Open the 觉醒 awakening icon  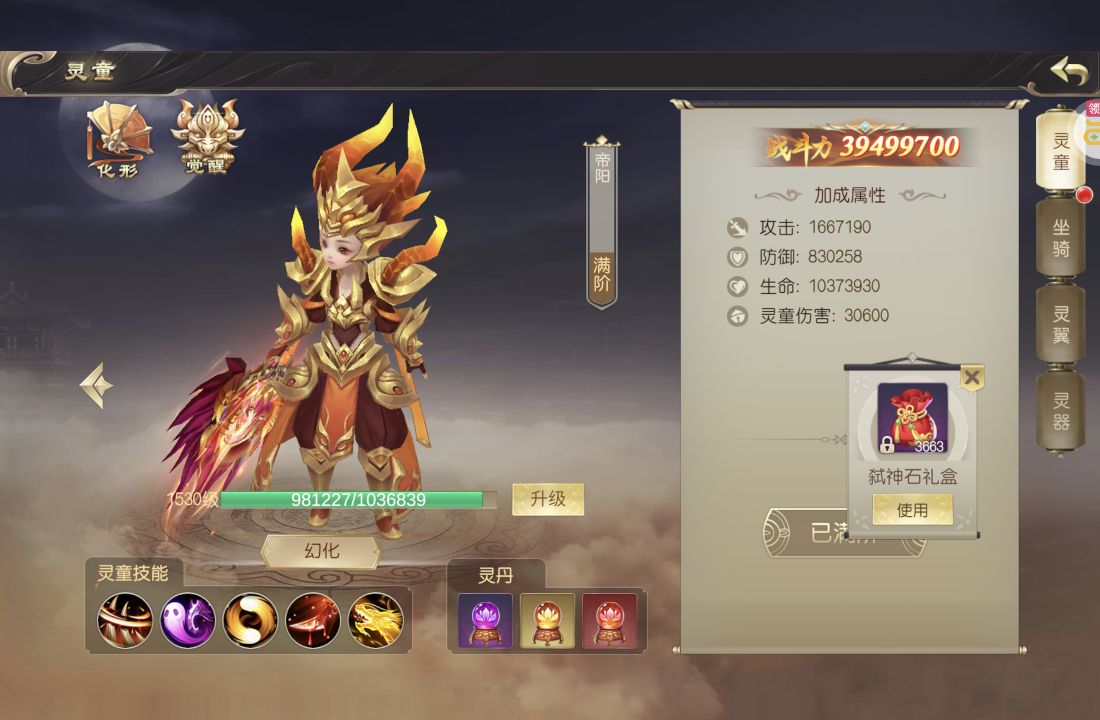pos(207,138)
